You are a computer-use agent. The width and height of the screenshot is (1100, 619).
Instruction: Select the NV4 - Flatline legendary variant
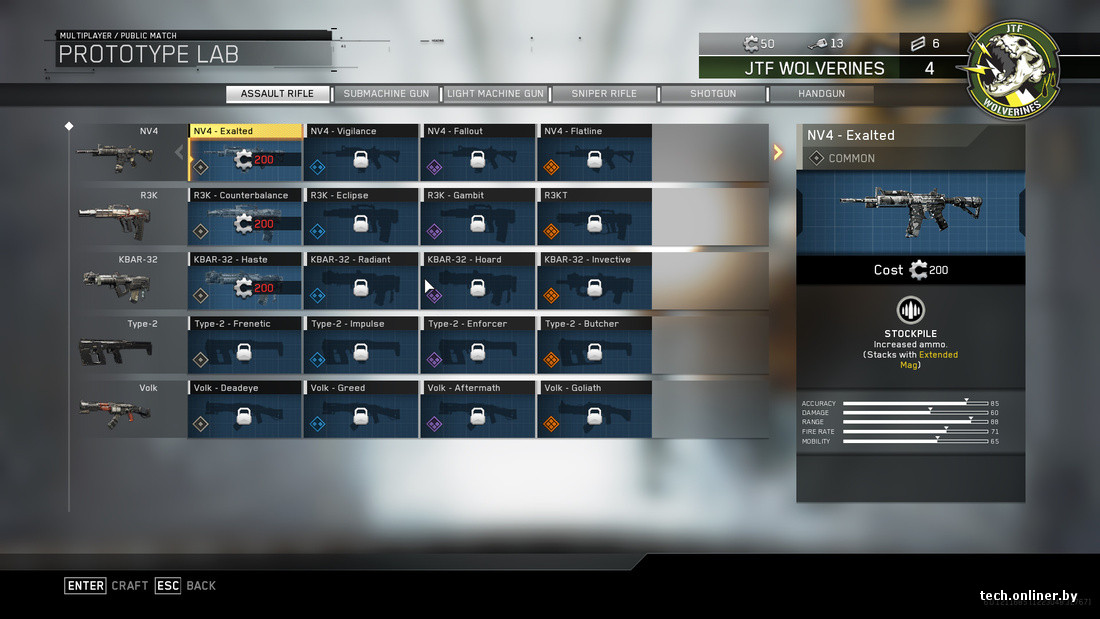(x=595, y=153)
